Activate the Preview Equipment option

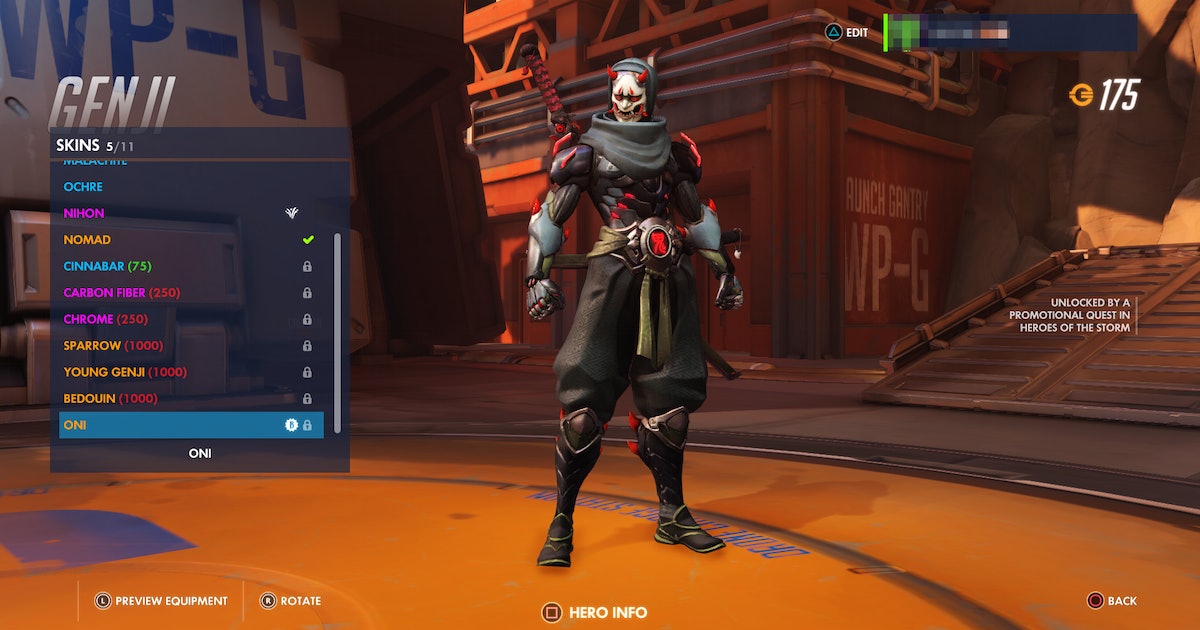tap(162, 601)
